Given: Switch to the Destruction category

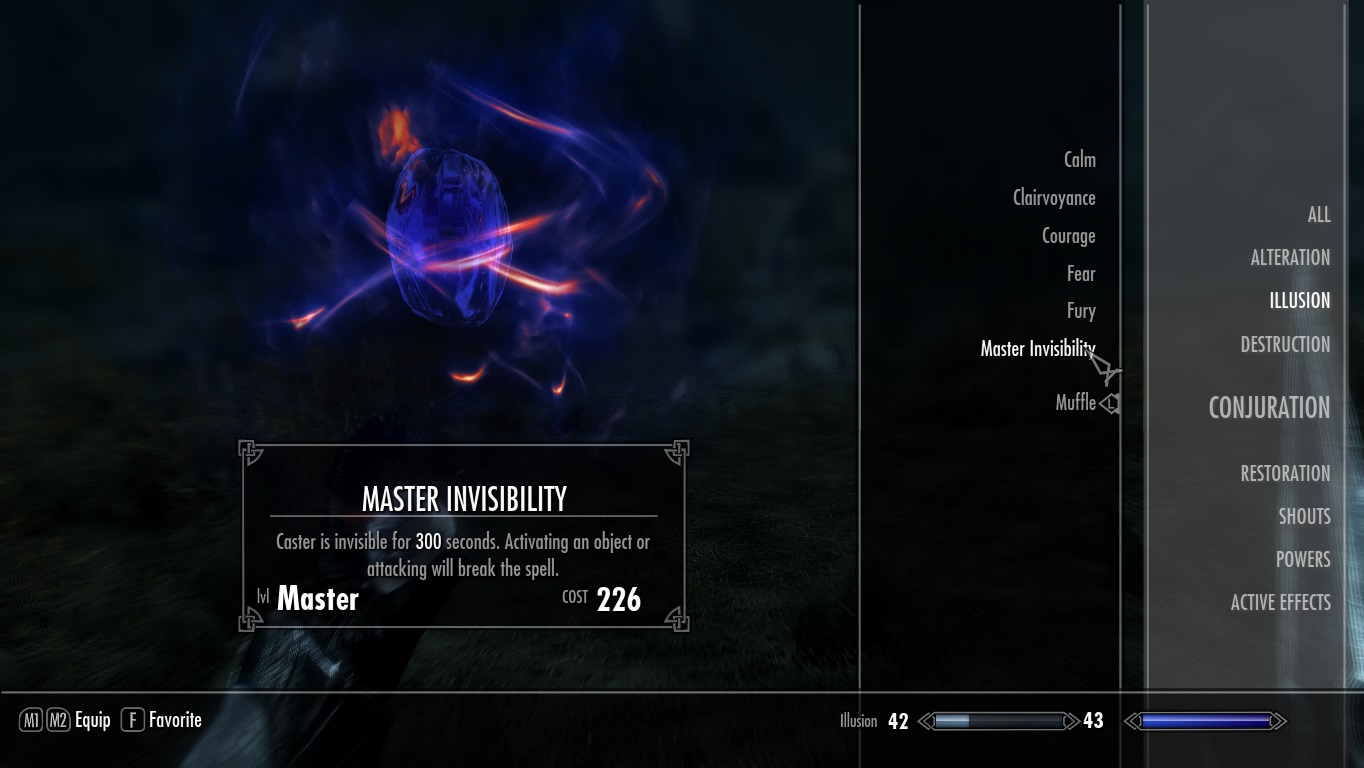Looking at the screenshot, I should 1285,345.
